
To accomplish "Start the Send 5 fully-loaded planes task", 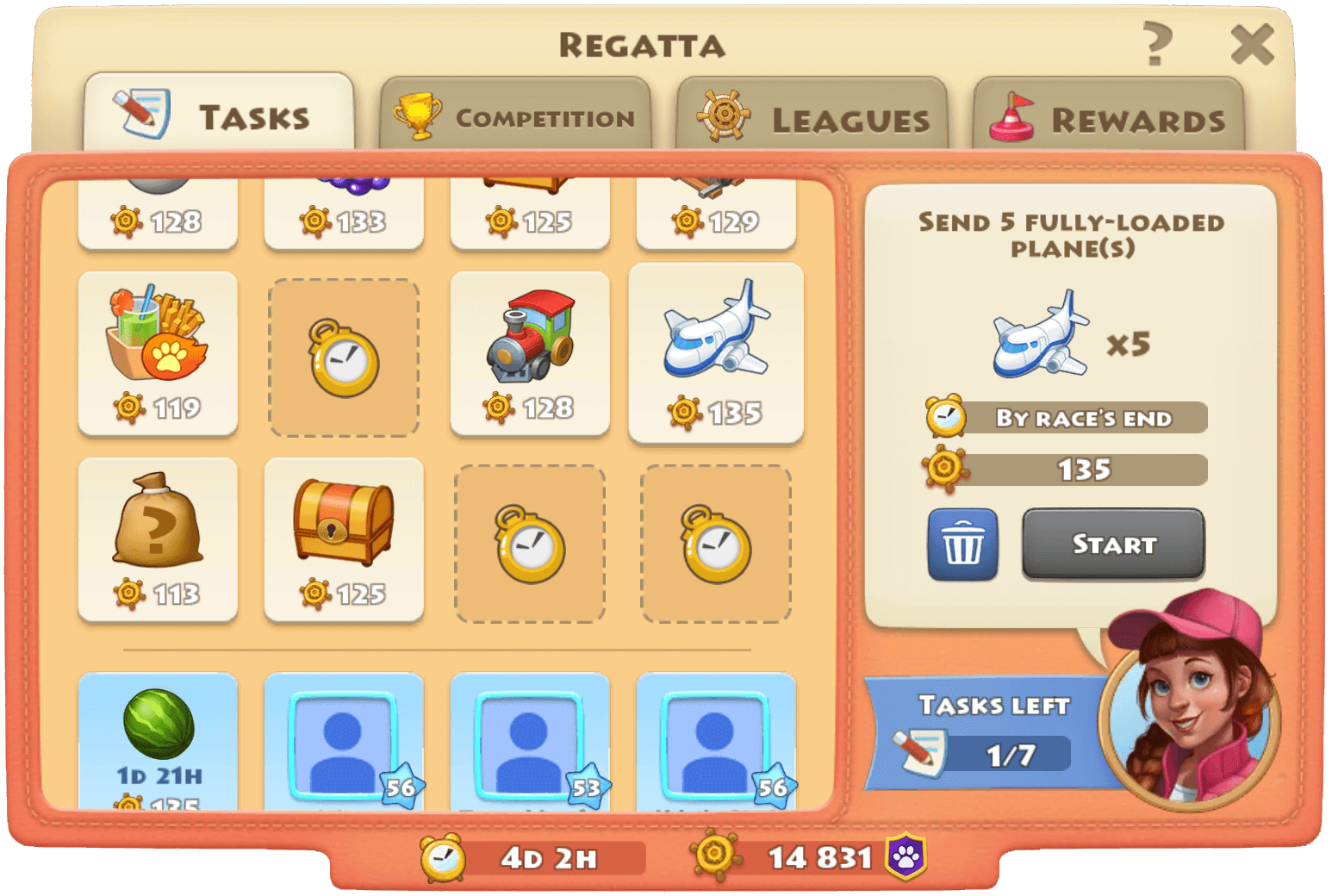I will (x=1112, y=544).
